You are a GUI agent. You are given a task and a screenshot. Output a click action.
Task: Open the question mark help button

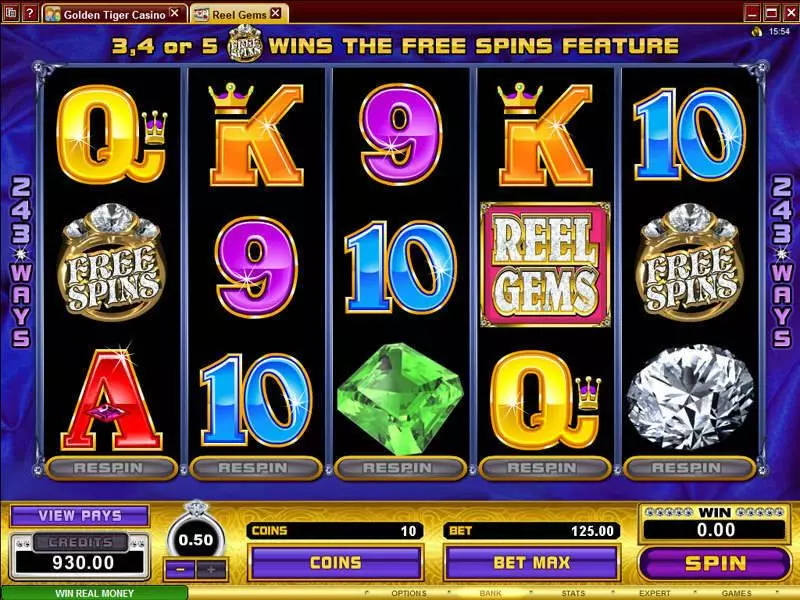point(31,14)
